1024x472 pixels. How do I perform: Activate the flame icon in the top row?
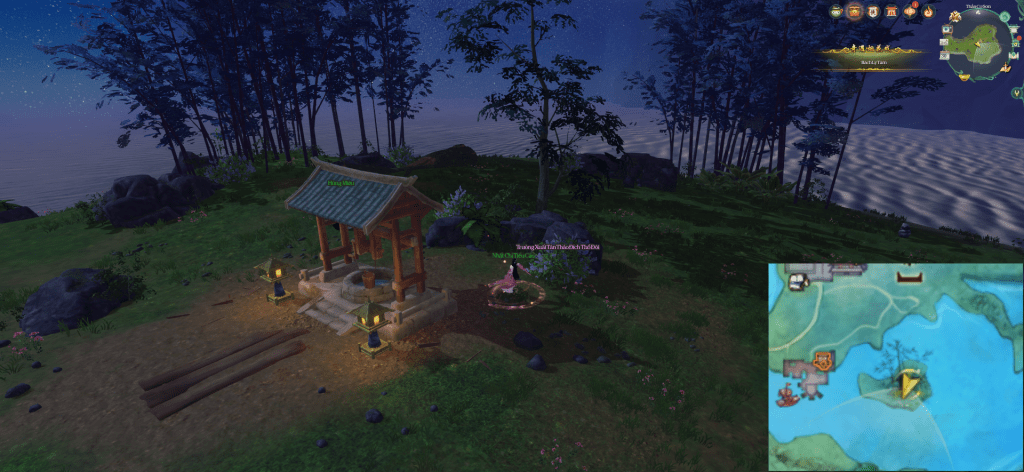[x=928, y=12]
